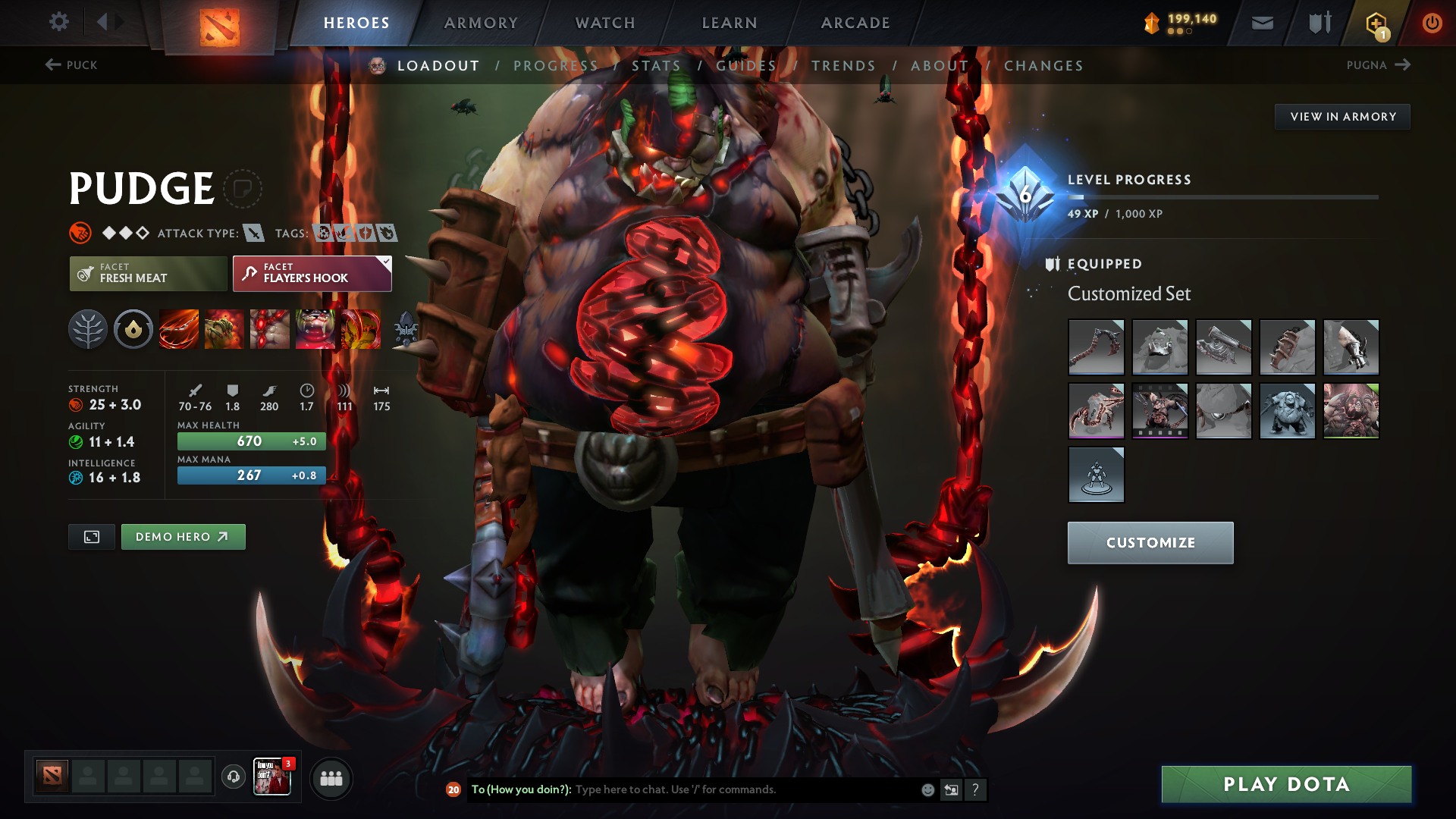
Task: Expand the Flayer's Hook facet dropdown arrow
Action: pos(386,261)
